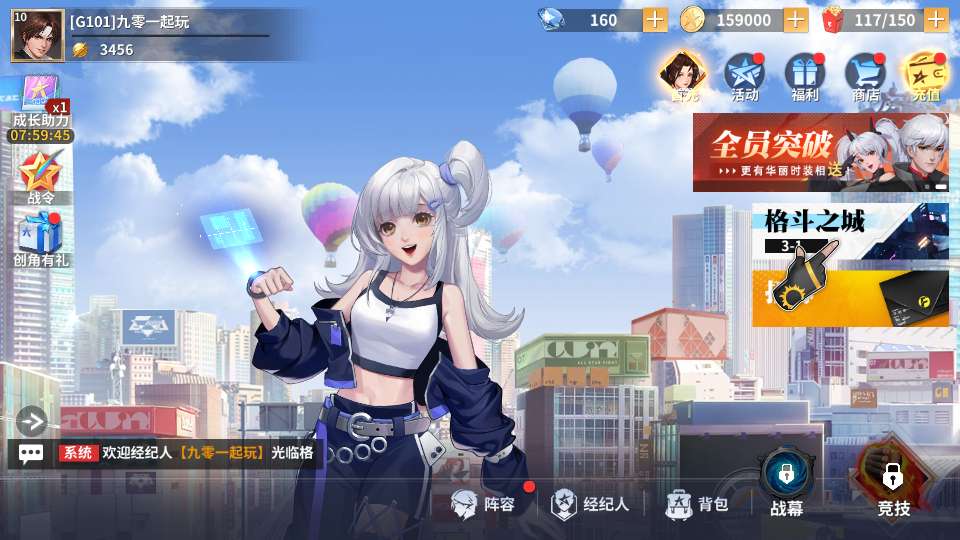Open the 充值 recharge icon
The width and height of the screenshot is (960, 540).
click(925, 76)
